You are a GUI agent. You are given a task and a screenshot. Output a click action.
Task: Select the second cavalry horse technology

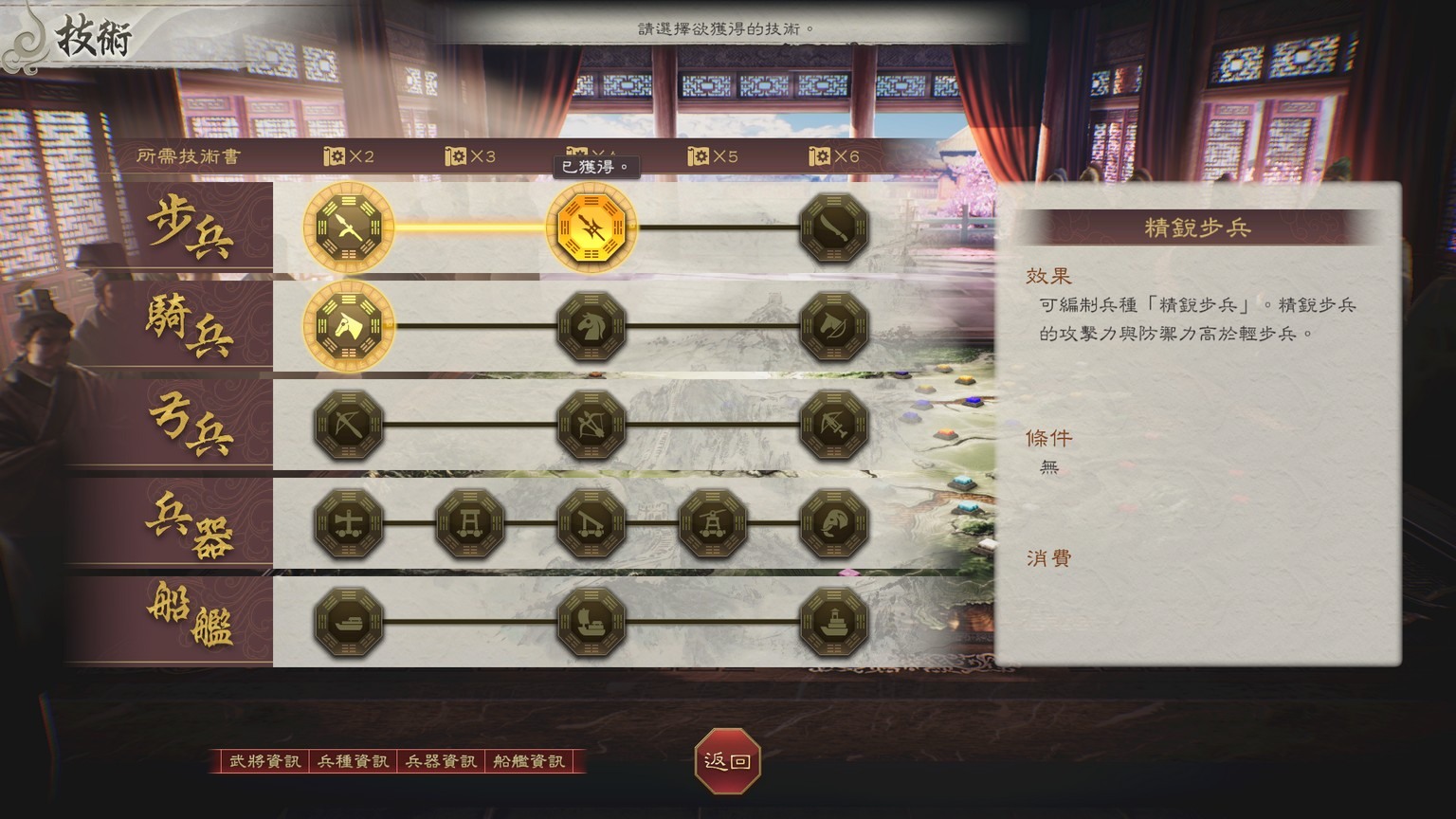coord(591,327)
